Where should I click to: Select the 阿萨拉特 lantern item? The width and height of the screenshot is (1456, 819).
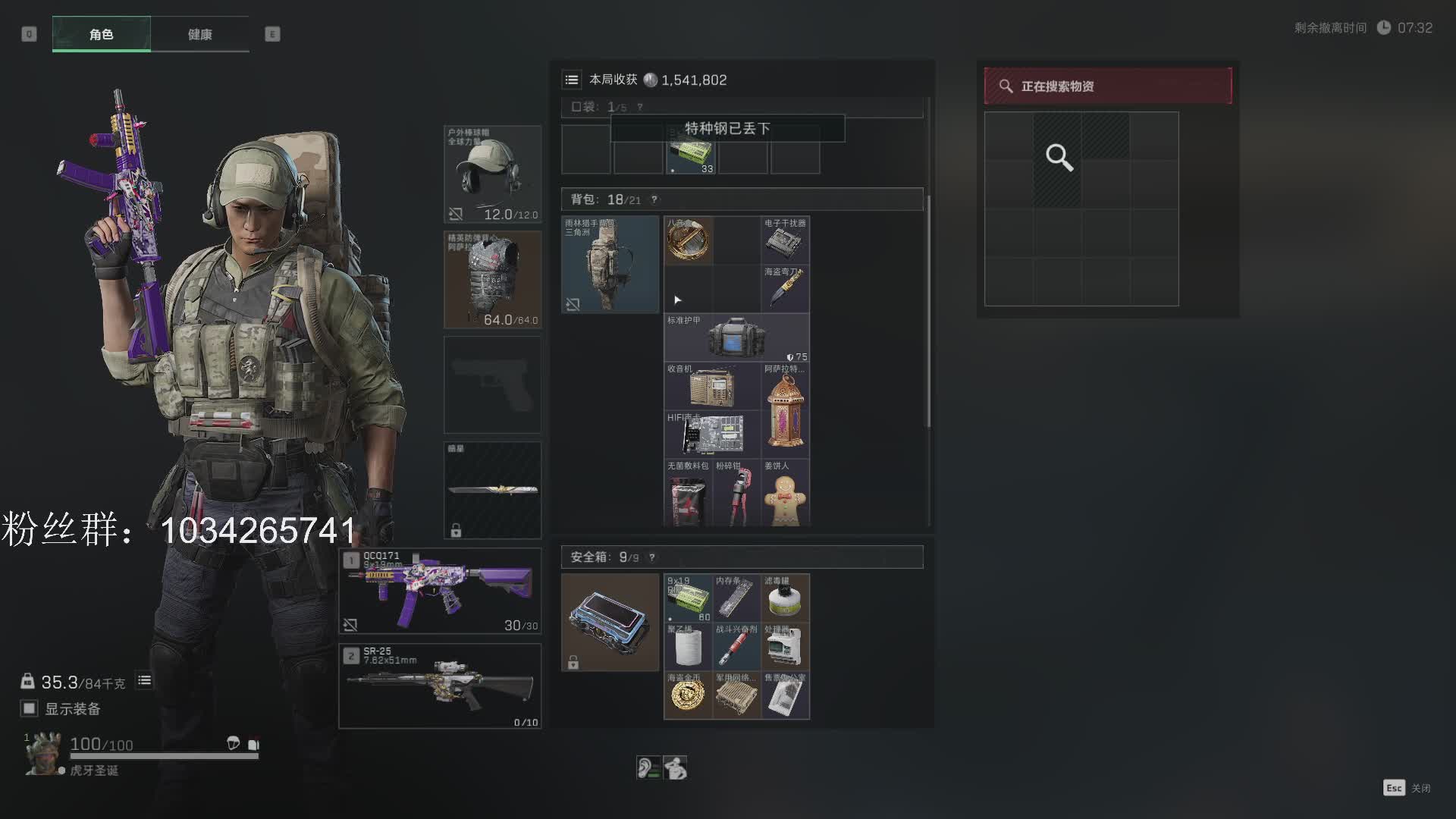click(785, 409)
